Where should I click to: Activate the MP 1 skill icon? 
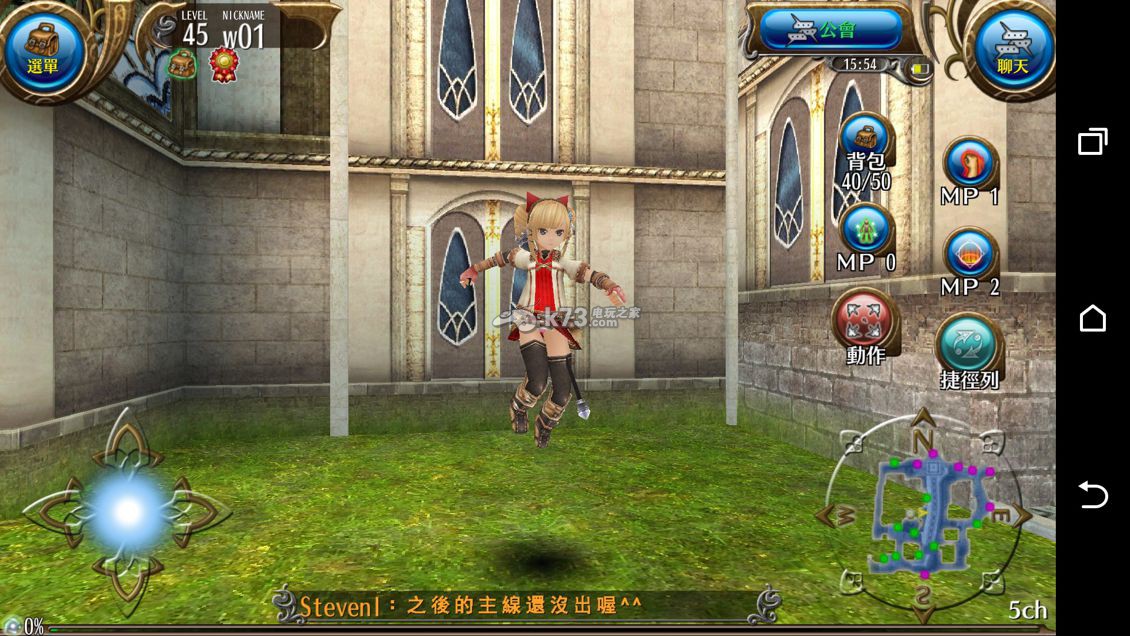click(969, 163)
